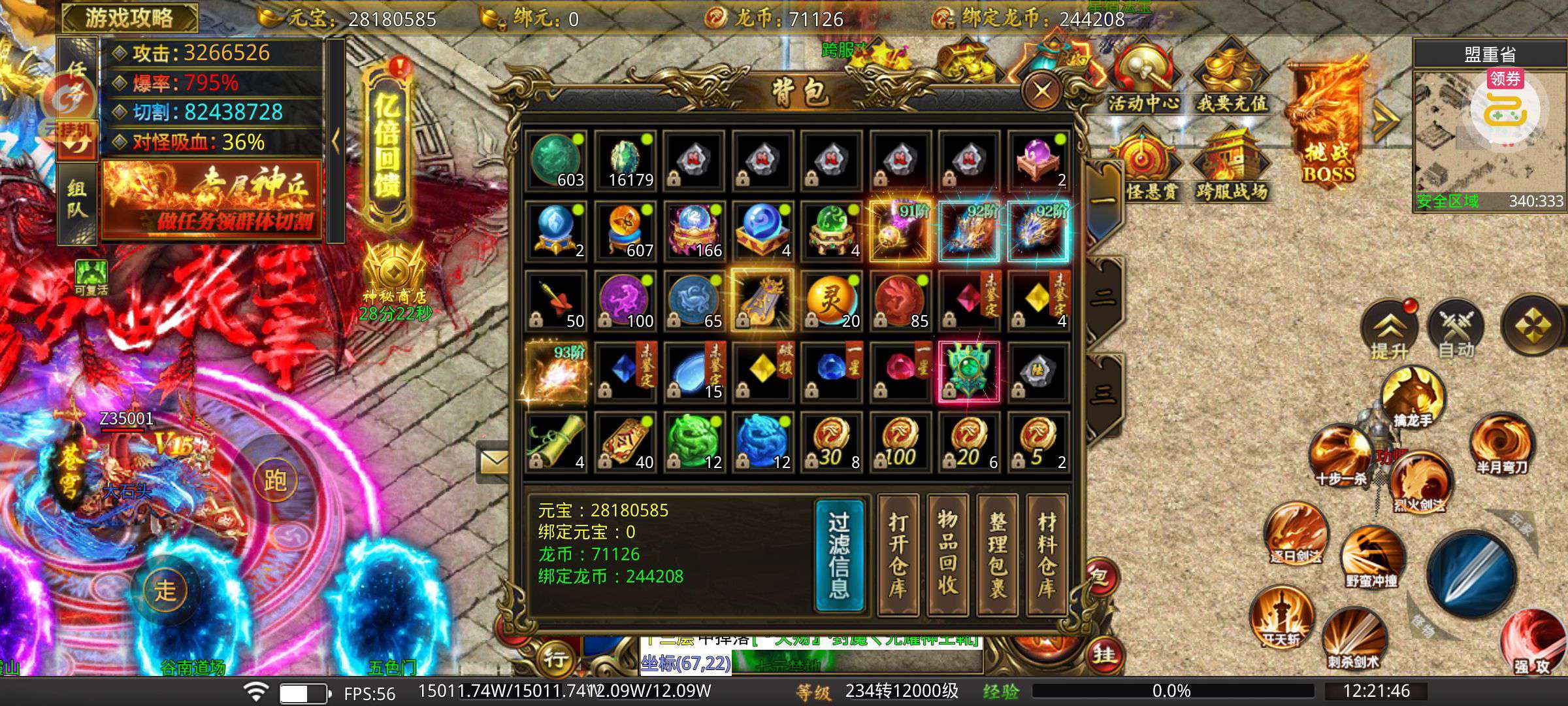Open the warehouse with 打开仓库
The width and height of the screenshot is (1568, 706).
[x=898, y=556]
